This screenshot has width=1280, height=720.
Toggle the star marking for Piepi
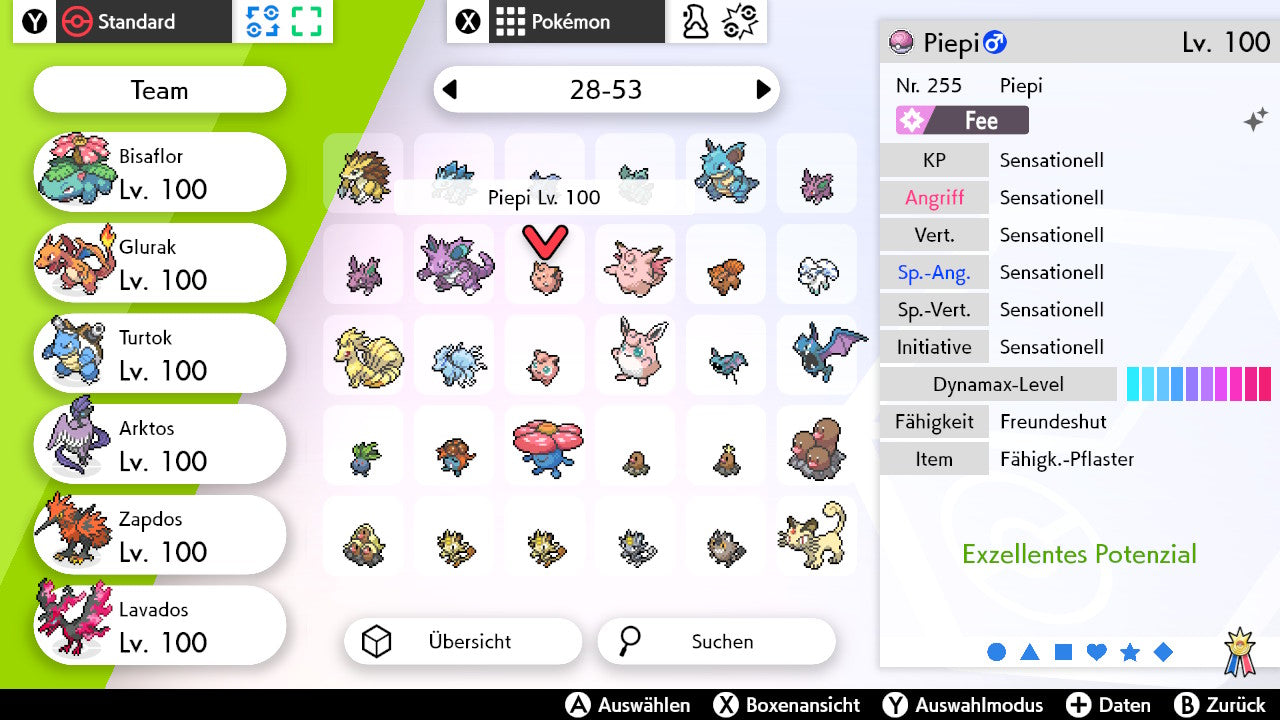coord(1129,651)
